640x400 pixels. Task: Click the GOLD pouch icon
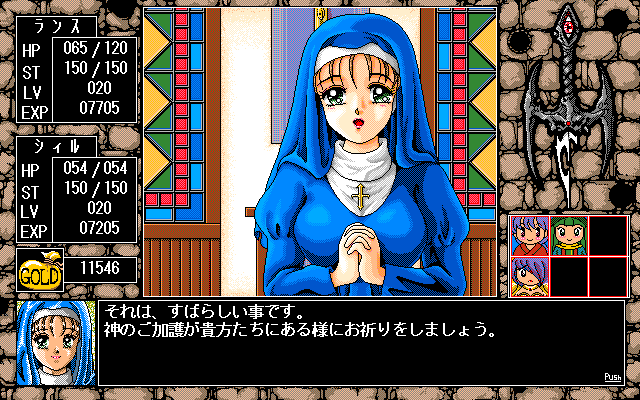click(x=41, y=272)
